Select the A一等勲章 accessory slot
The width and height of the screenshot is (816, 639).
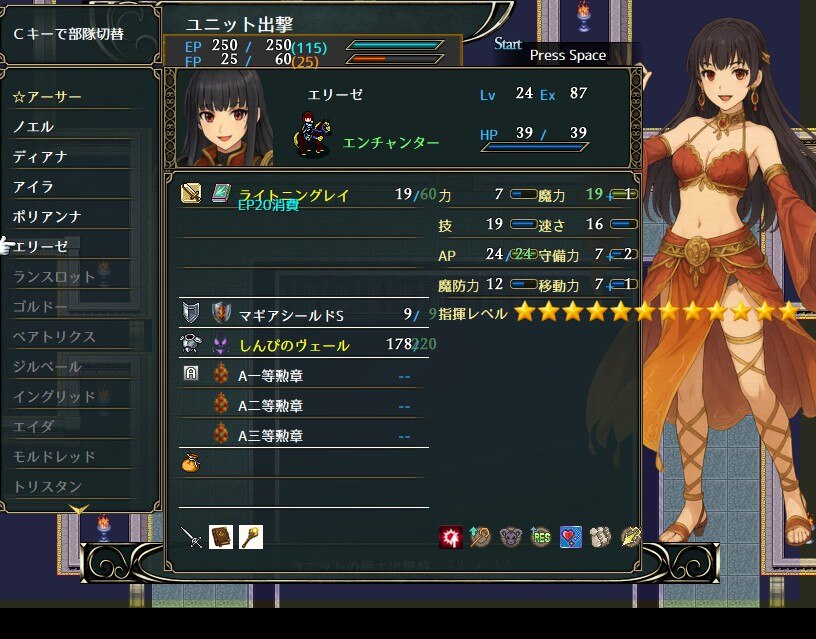click(270, 376)
